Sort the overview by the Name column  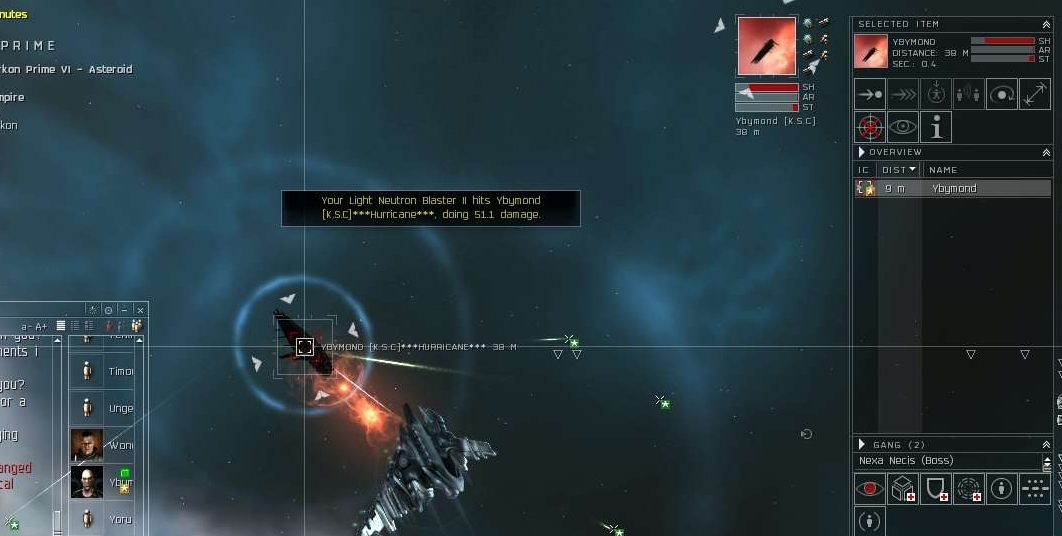[x=943, y=170]
